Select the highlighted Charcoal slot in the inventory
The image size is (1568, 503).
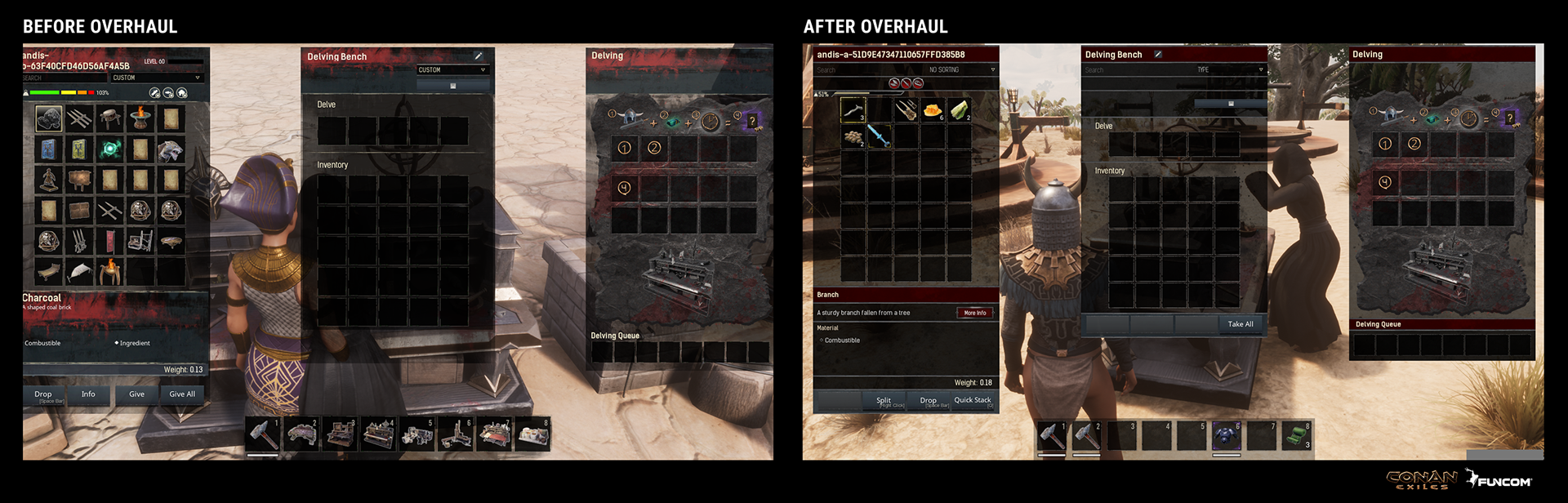49,119
